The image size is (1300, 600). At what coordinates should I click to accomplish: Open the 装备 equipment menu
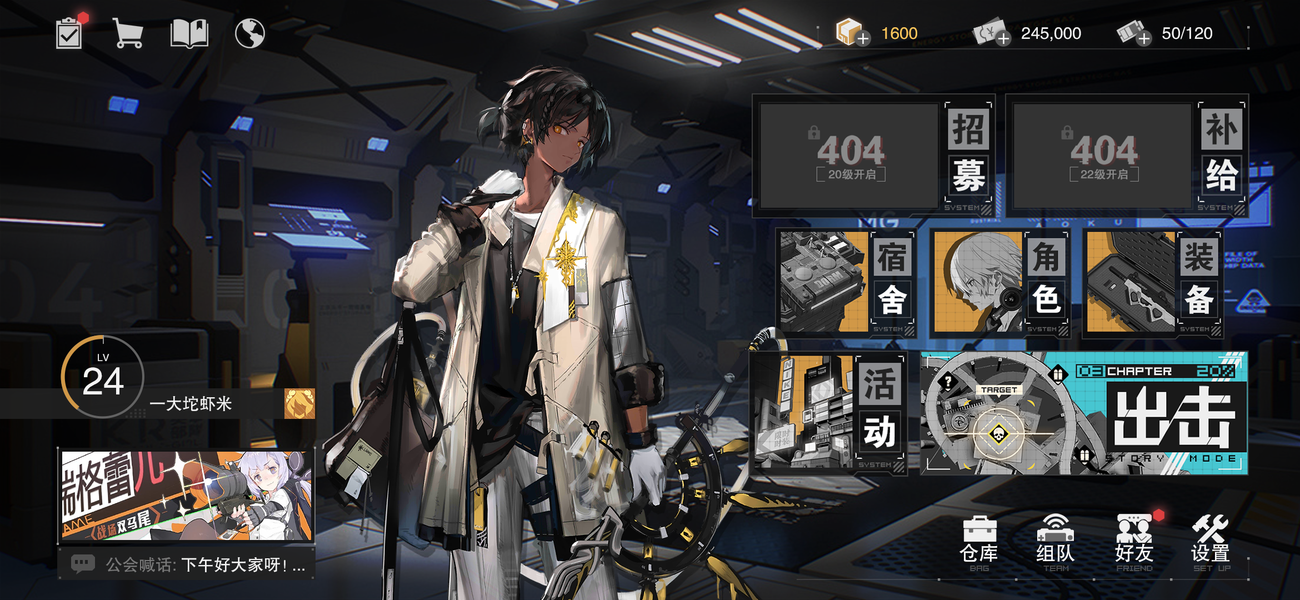(x=1152, y=281)
